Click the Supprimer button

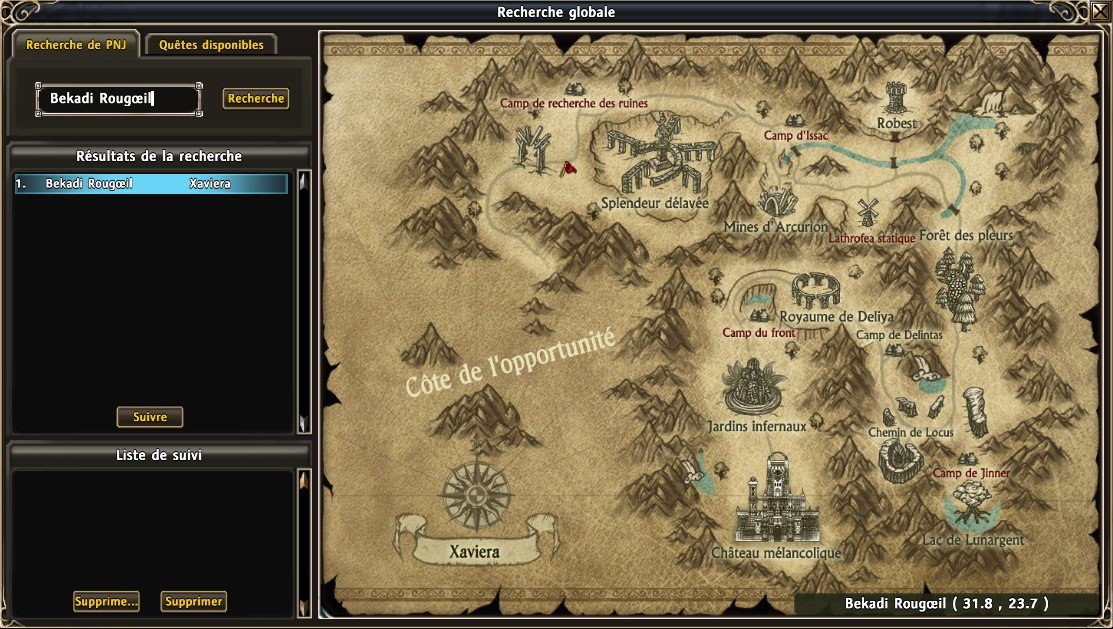(193, 601)
